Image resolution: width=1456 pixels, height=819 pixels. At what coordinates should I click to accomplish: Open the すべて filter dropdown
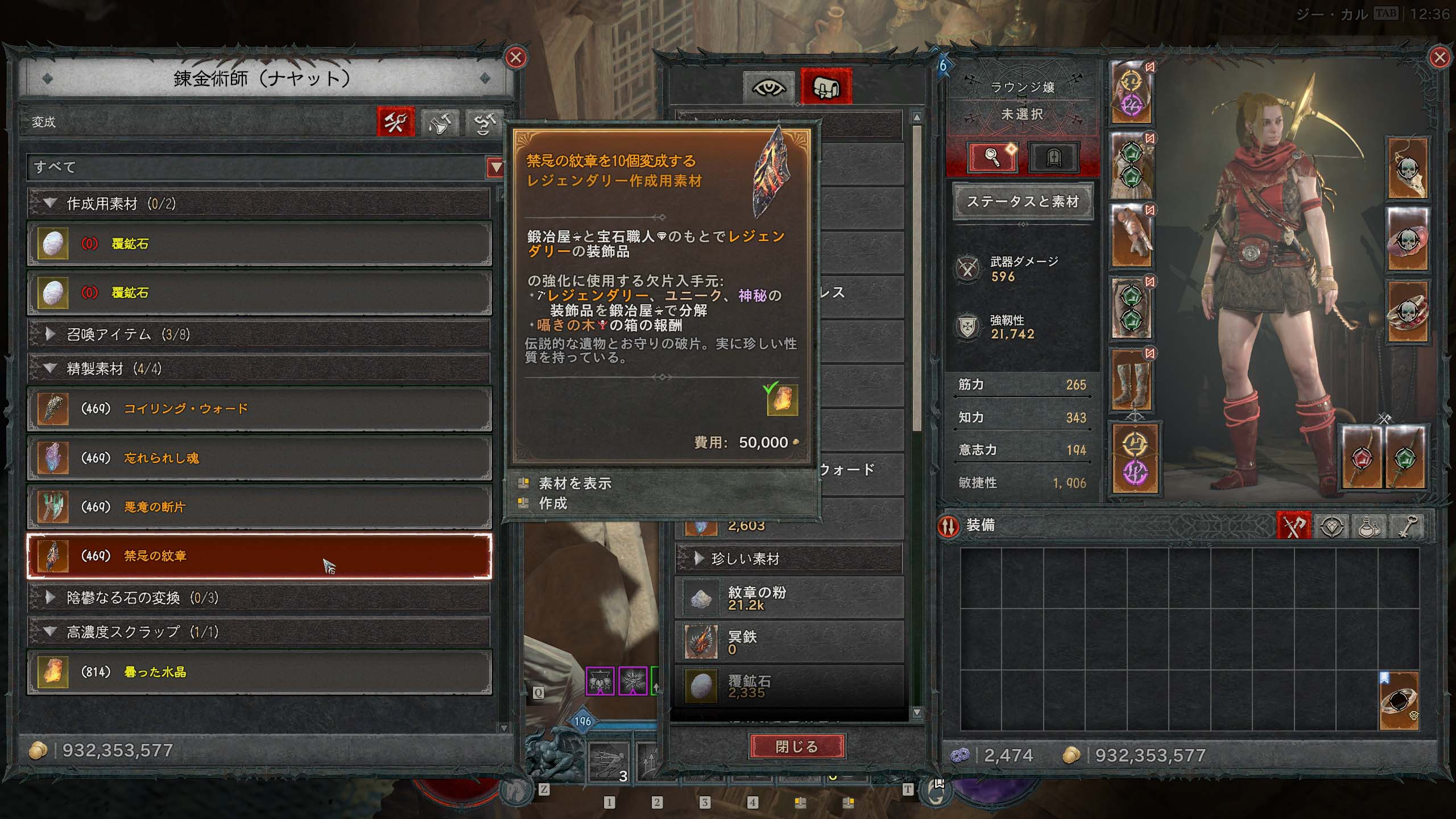point(495,167)
